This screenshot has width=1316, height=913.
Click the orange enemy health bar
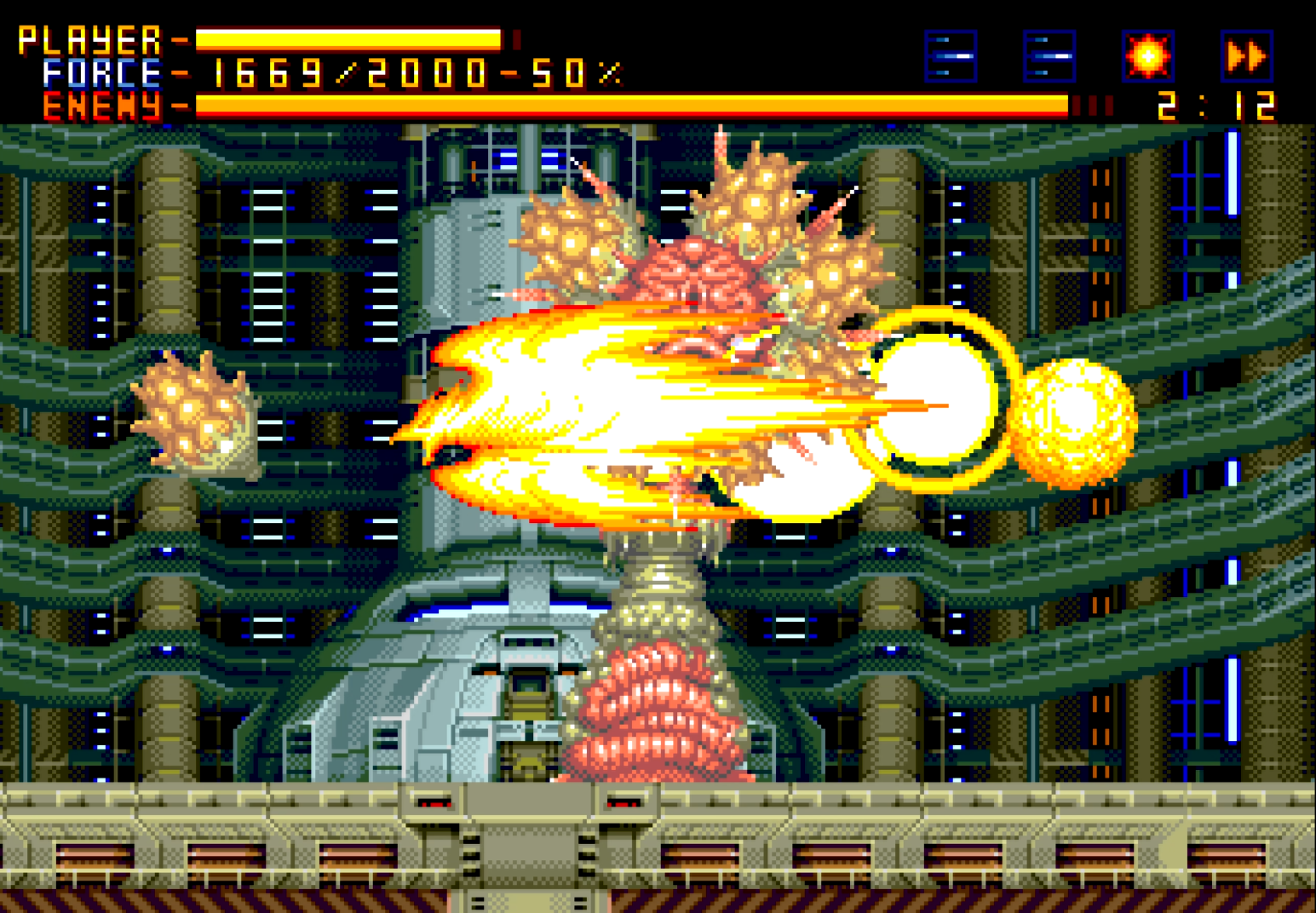(x=630, y=105)
